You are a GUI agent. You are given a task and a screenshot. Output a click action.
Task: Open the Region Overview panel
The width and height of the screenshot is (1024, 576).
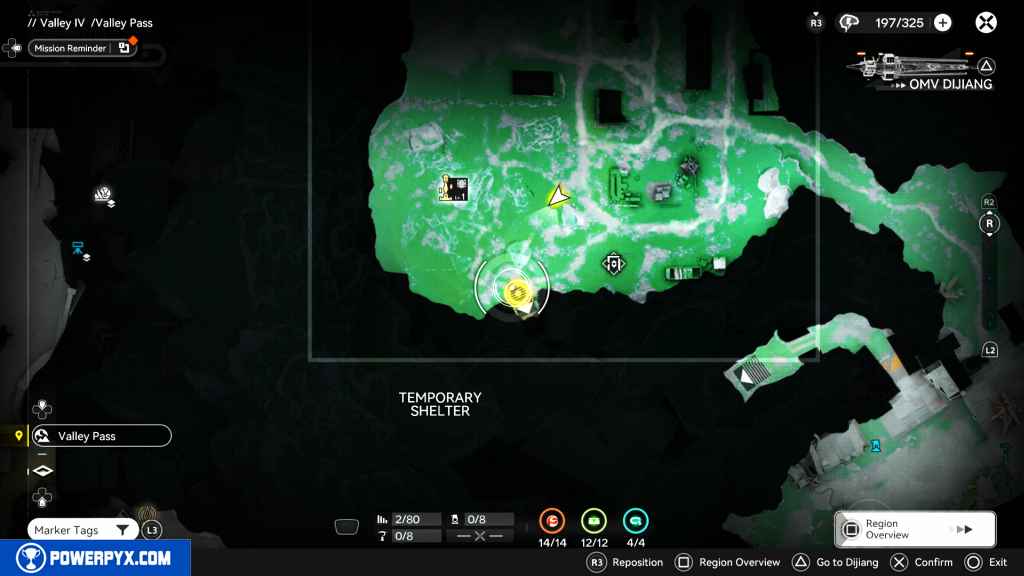click(x=915, y=529)
